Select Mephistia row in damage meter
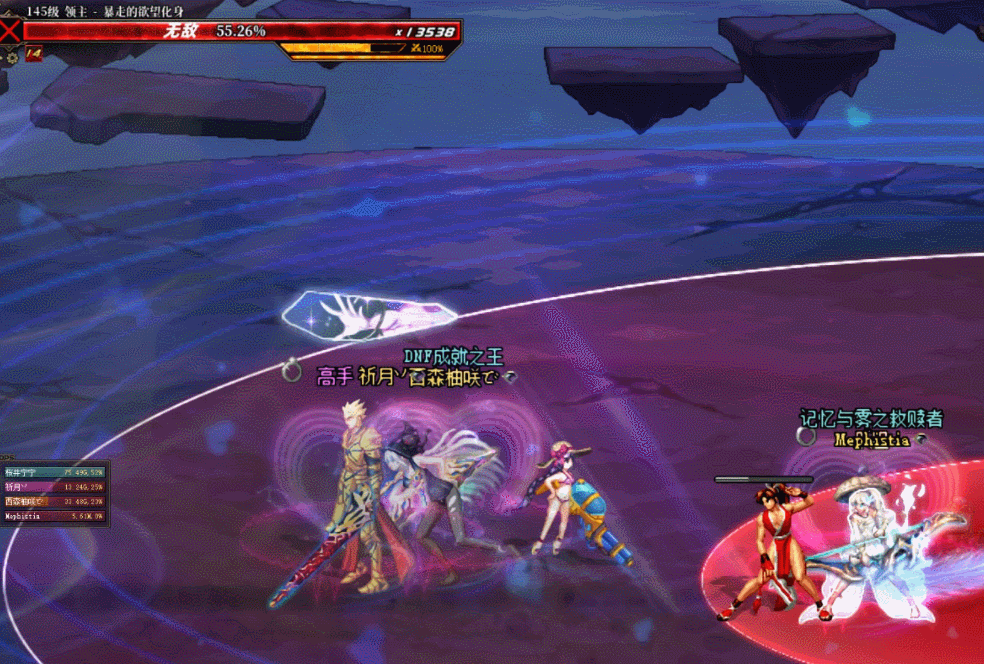Screen dimensions: 984x664 click(x=54, y=516)
